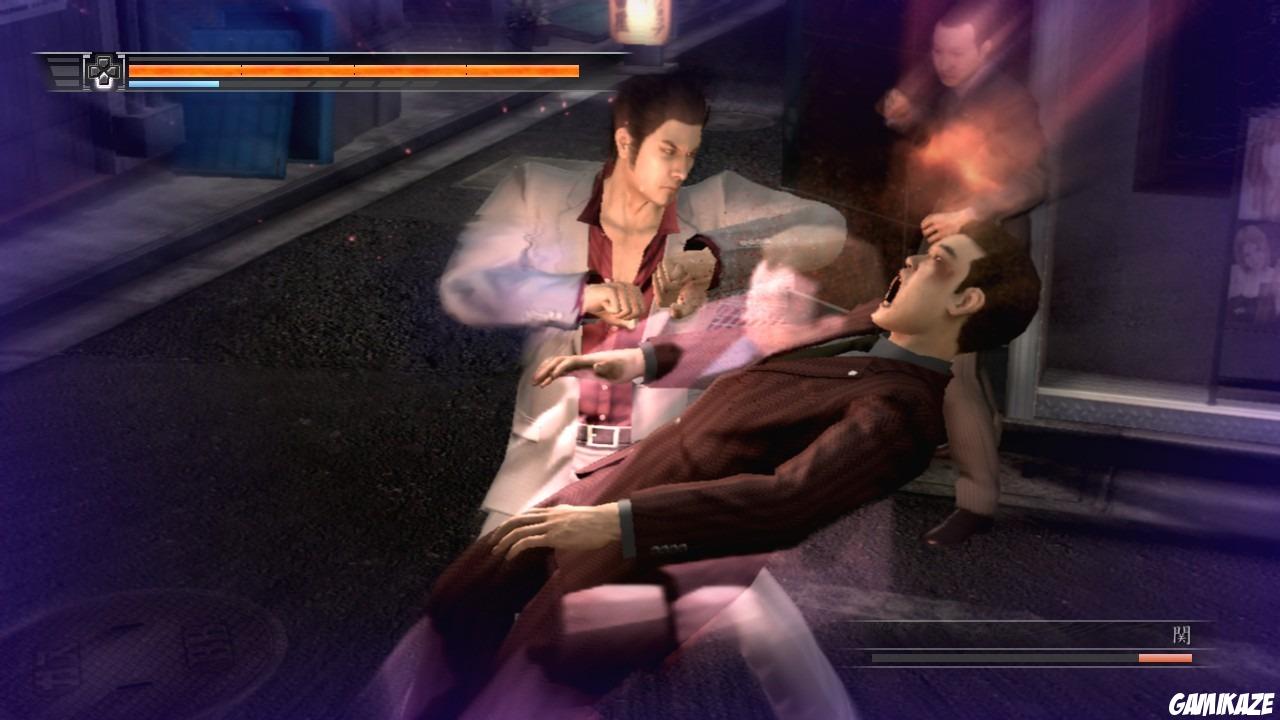Viewport: 1280px width, 720px height.
Task: Click the orange enemy health bar segment
Action: click(1165, 659)
